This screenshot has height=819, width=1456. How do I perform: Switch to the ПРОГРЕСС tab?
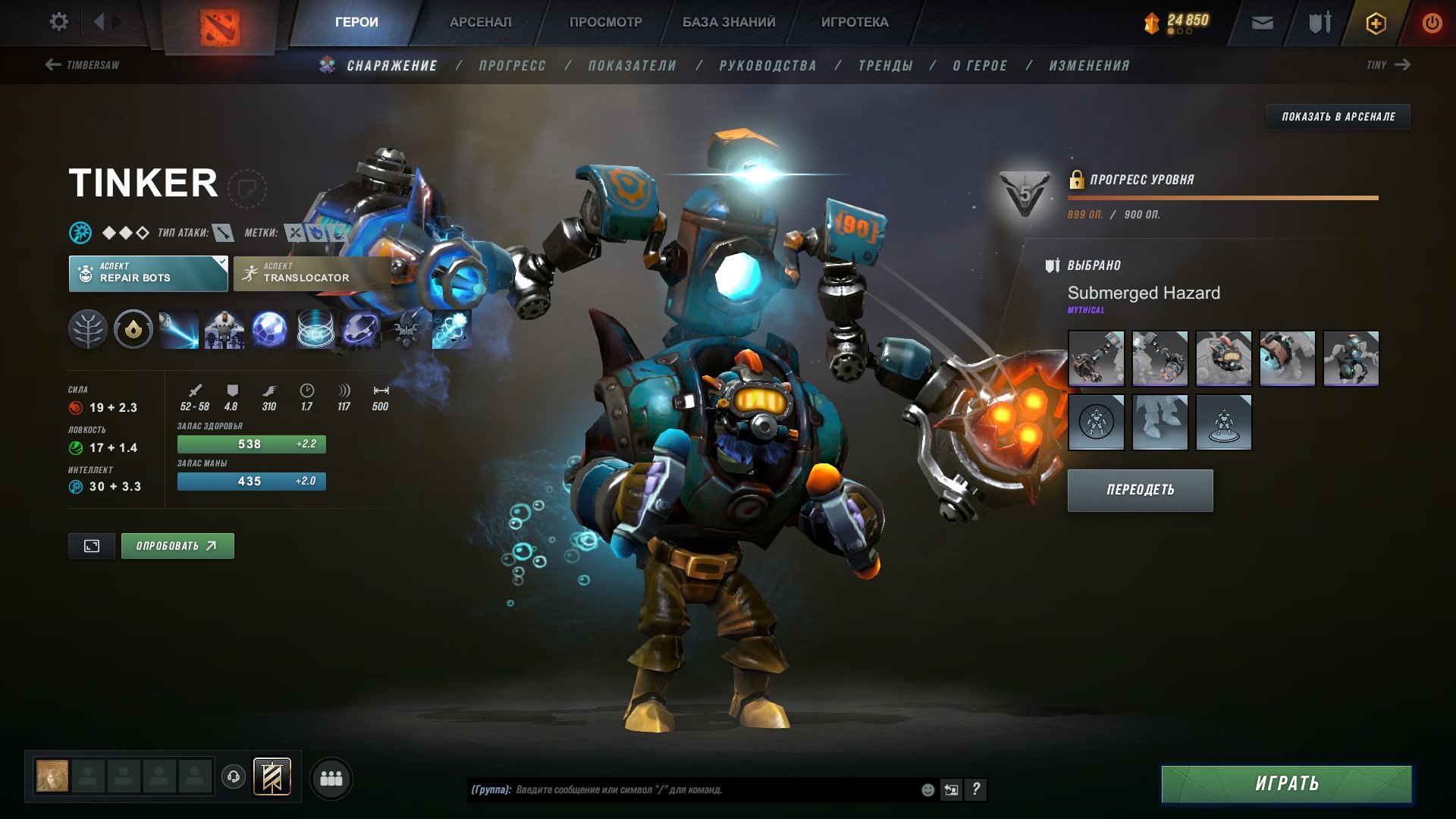511,65
